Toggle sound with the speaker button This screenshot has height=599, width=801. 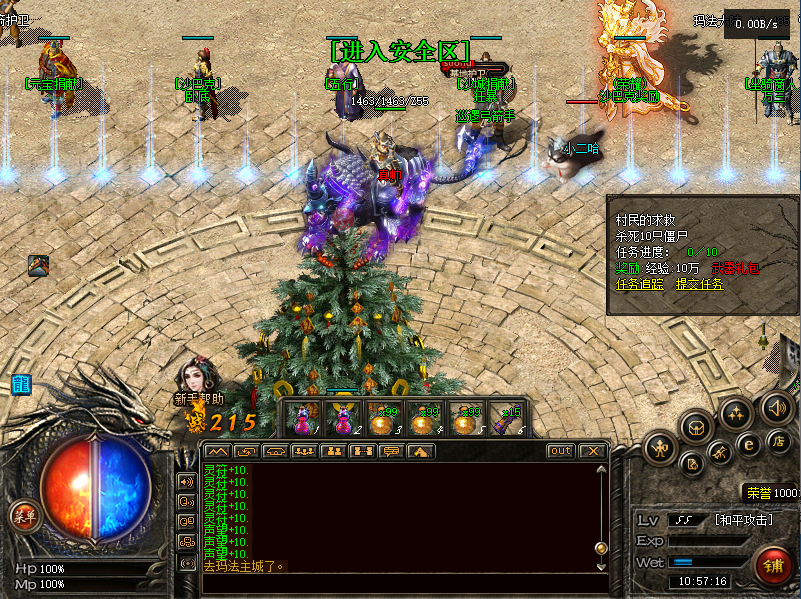tap(776, 407)
